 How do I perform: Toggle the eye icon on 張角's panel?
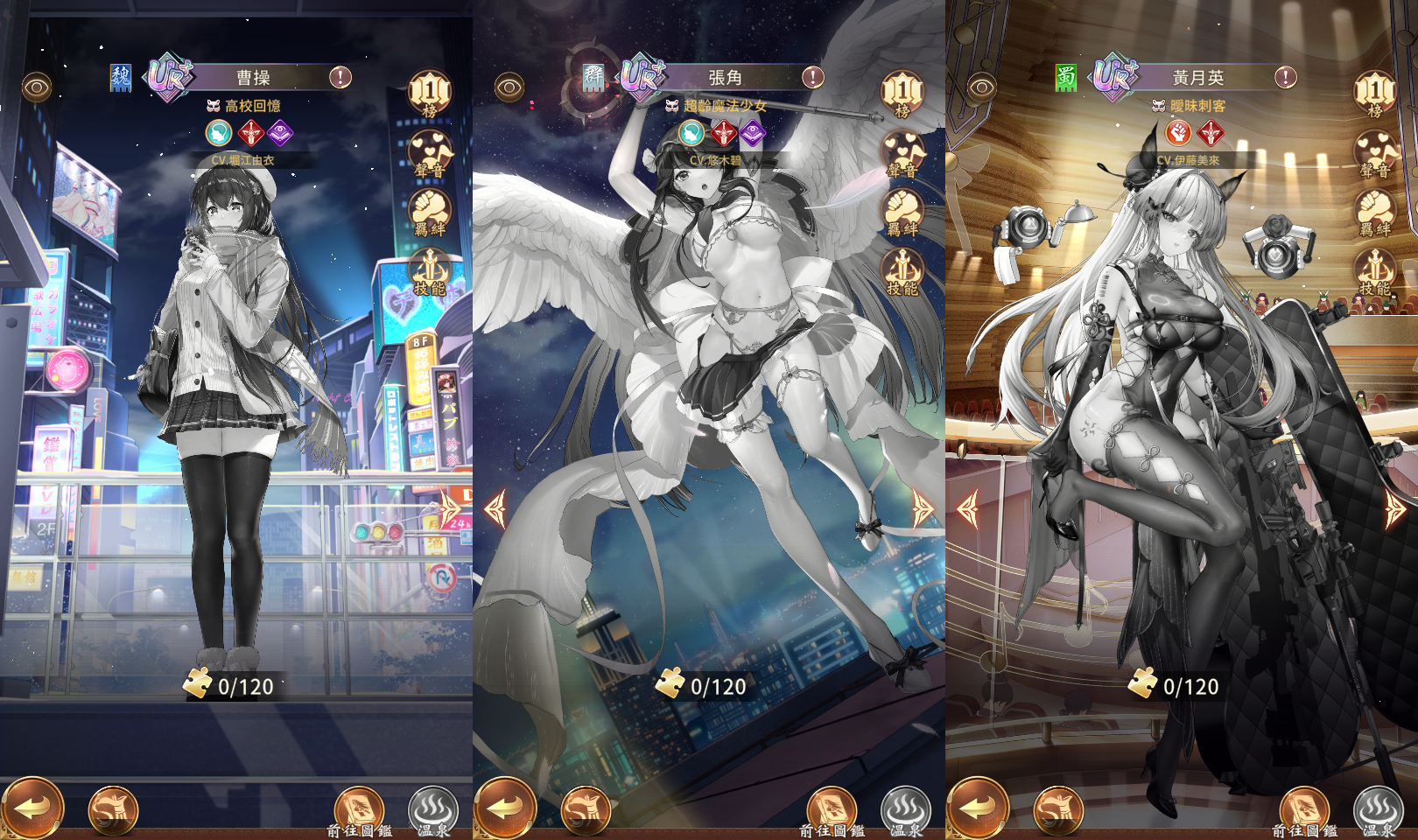click(x=509, y=87)
